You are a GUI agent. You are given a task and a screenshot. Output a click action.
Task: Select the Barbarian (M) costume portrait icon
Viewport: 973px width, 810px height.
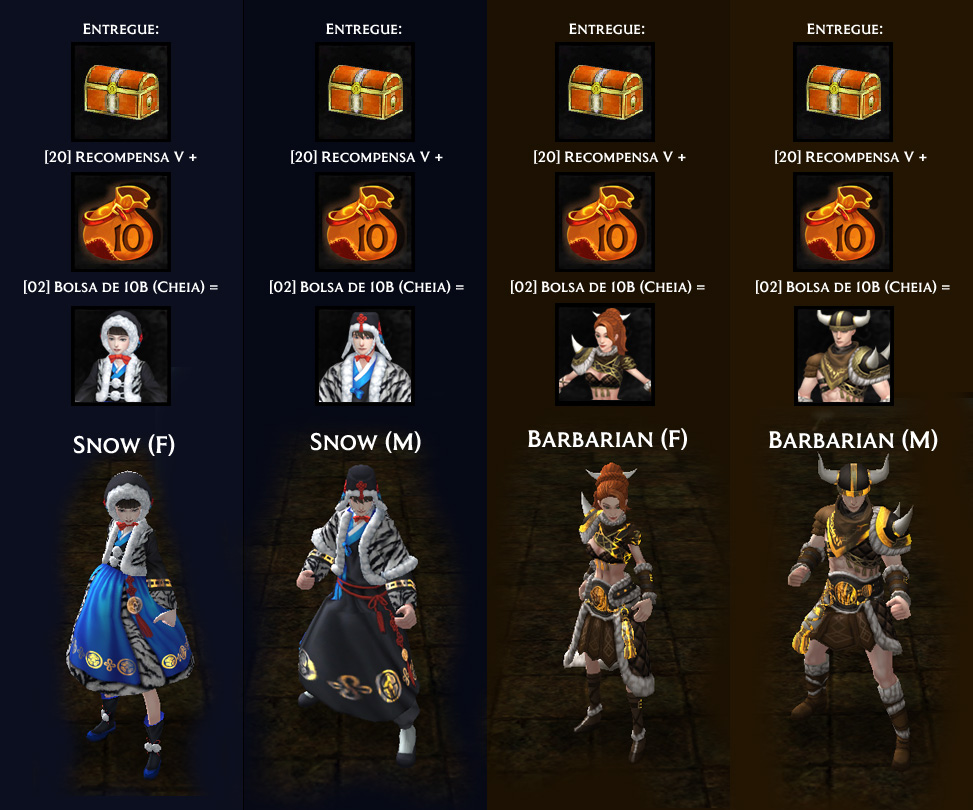843,356
